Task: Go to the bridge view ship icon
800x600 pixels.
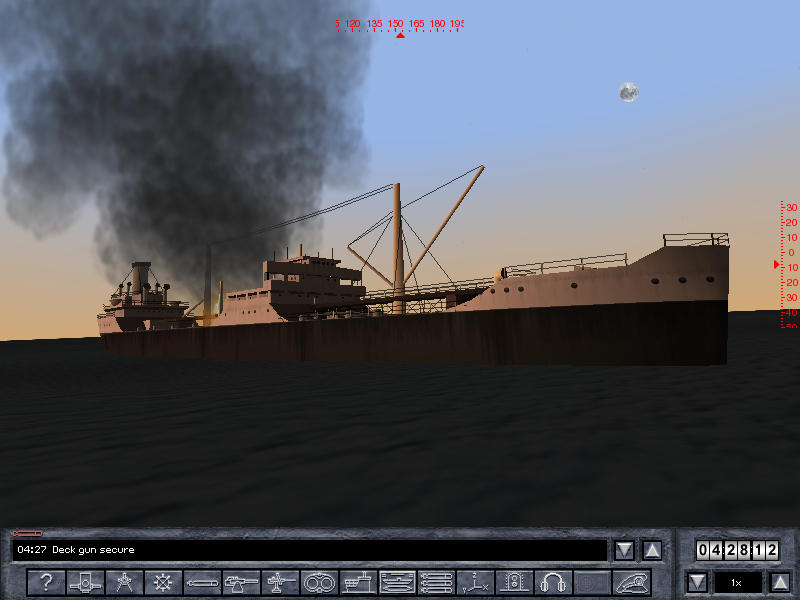Action: pos(358,582)
